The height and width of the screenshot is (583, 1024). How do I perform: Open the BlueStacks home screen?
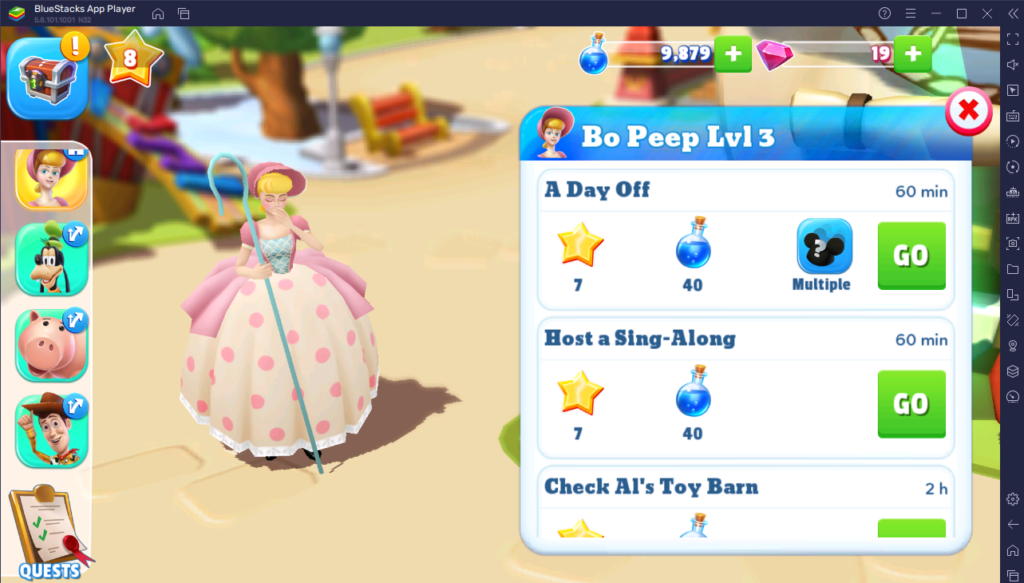[x=158, y=13]
